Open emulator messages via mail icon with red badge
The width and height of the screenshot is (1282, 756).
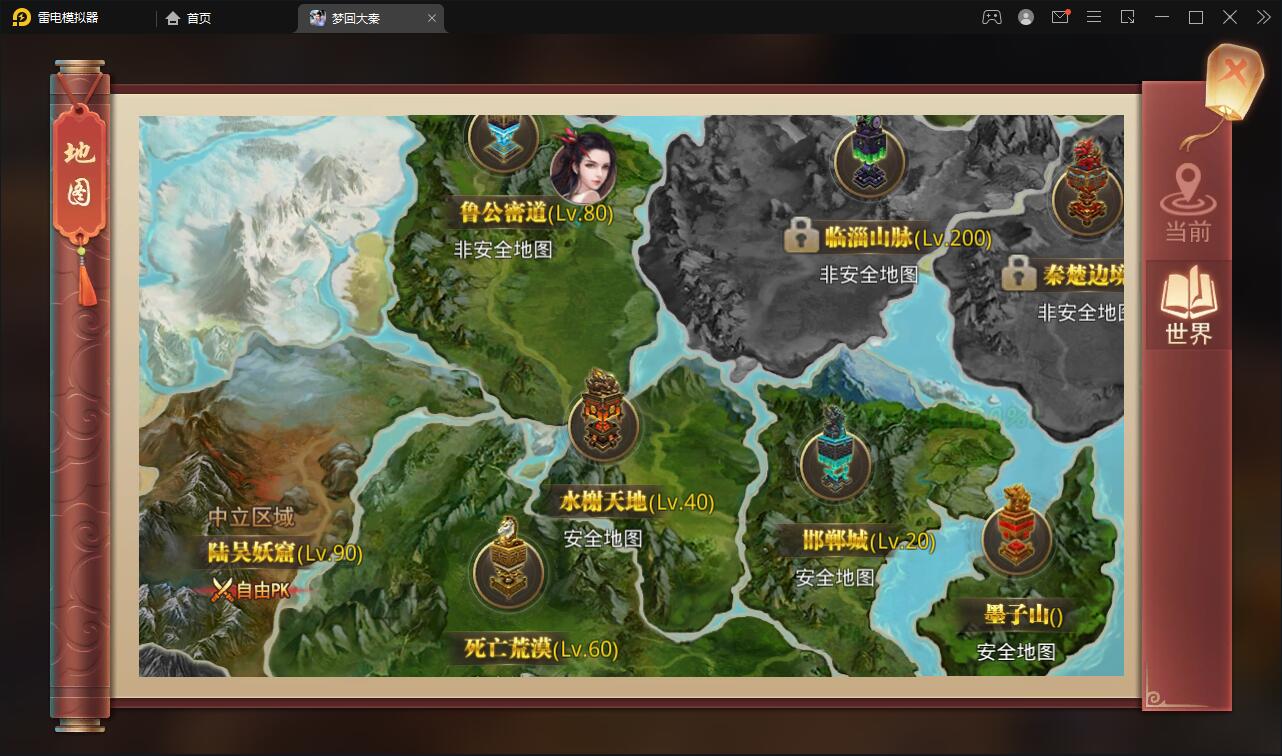pyautogui.click(x=1060, y=17)
